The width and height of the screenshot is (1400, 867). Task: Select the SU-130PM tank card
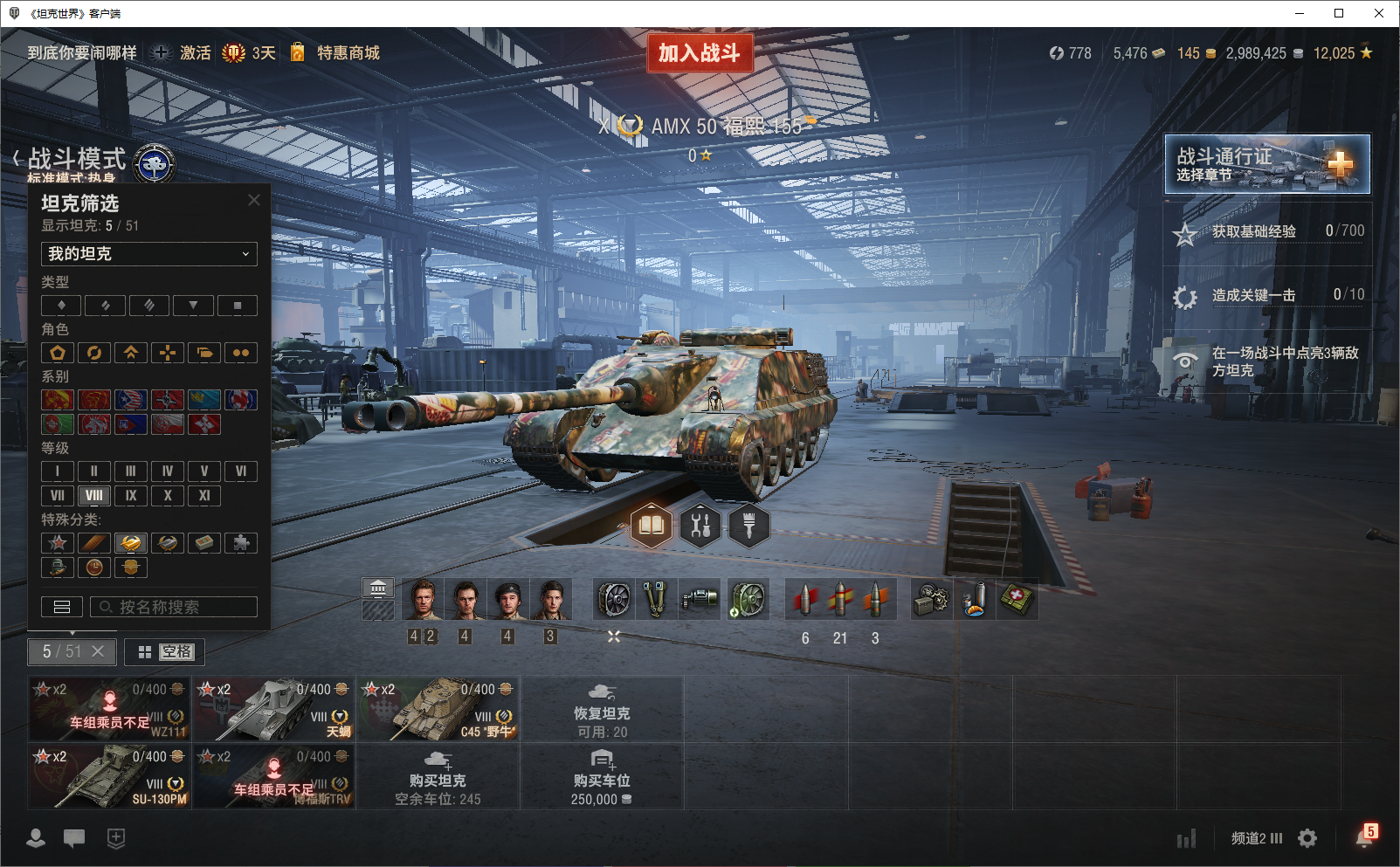109,776
